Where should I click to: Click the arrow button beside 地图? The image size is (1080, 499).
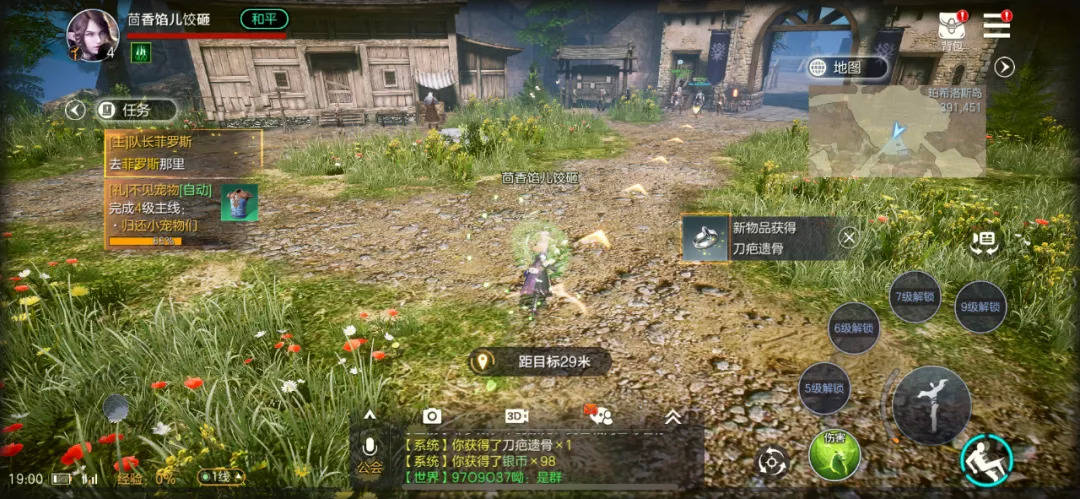pos(1004,67)
